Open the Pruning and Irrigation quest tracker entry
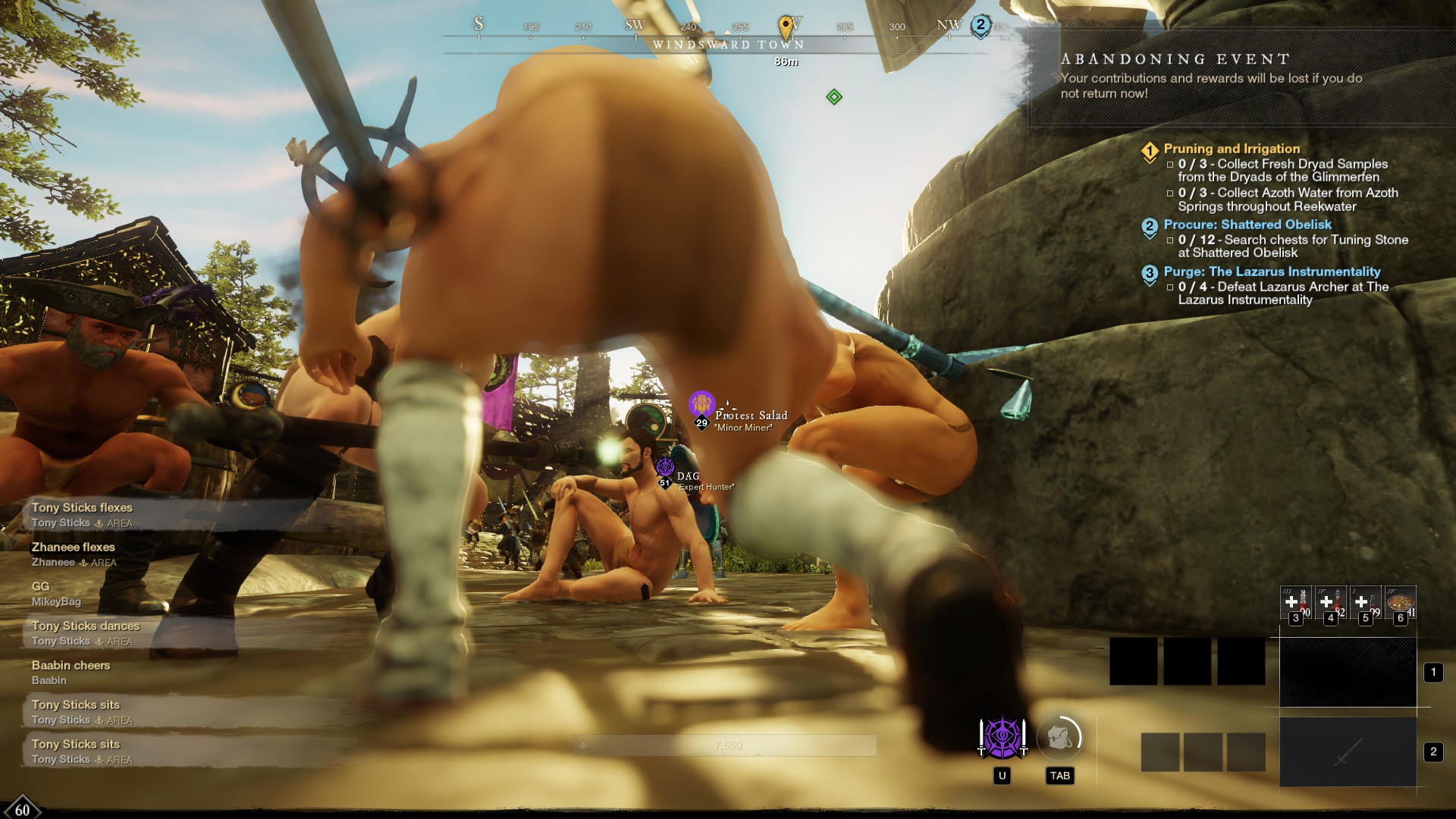The height and width of the screenshot is (819, 1456). pyautogui.click(x=1232, y=149)
